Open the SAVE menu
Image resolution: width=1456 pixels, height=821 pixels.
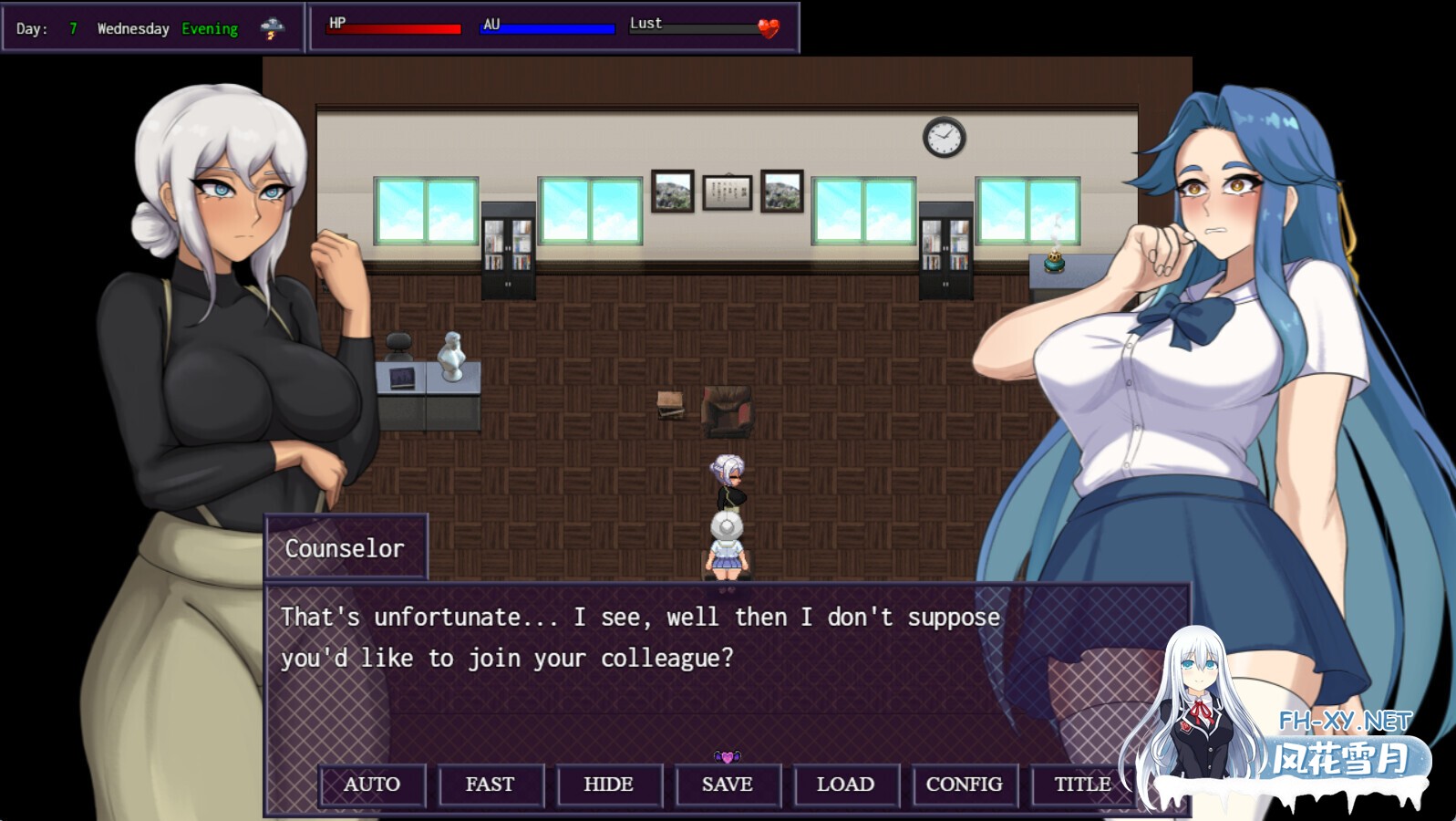[x=728, y=785]
